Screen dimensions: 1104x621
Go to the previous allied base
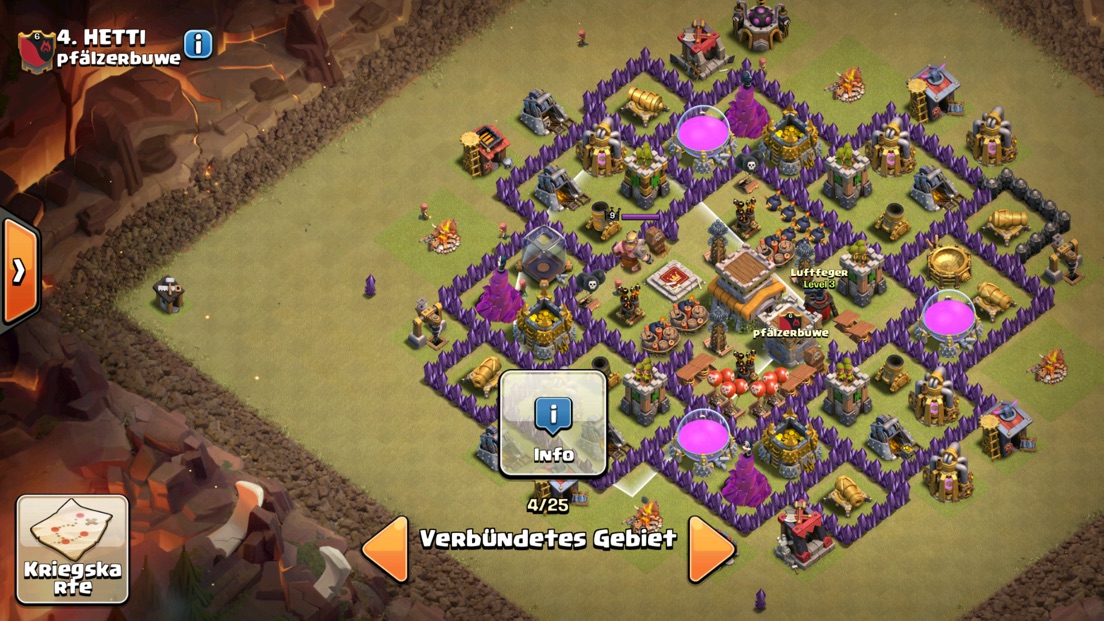point(386,547)
